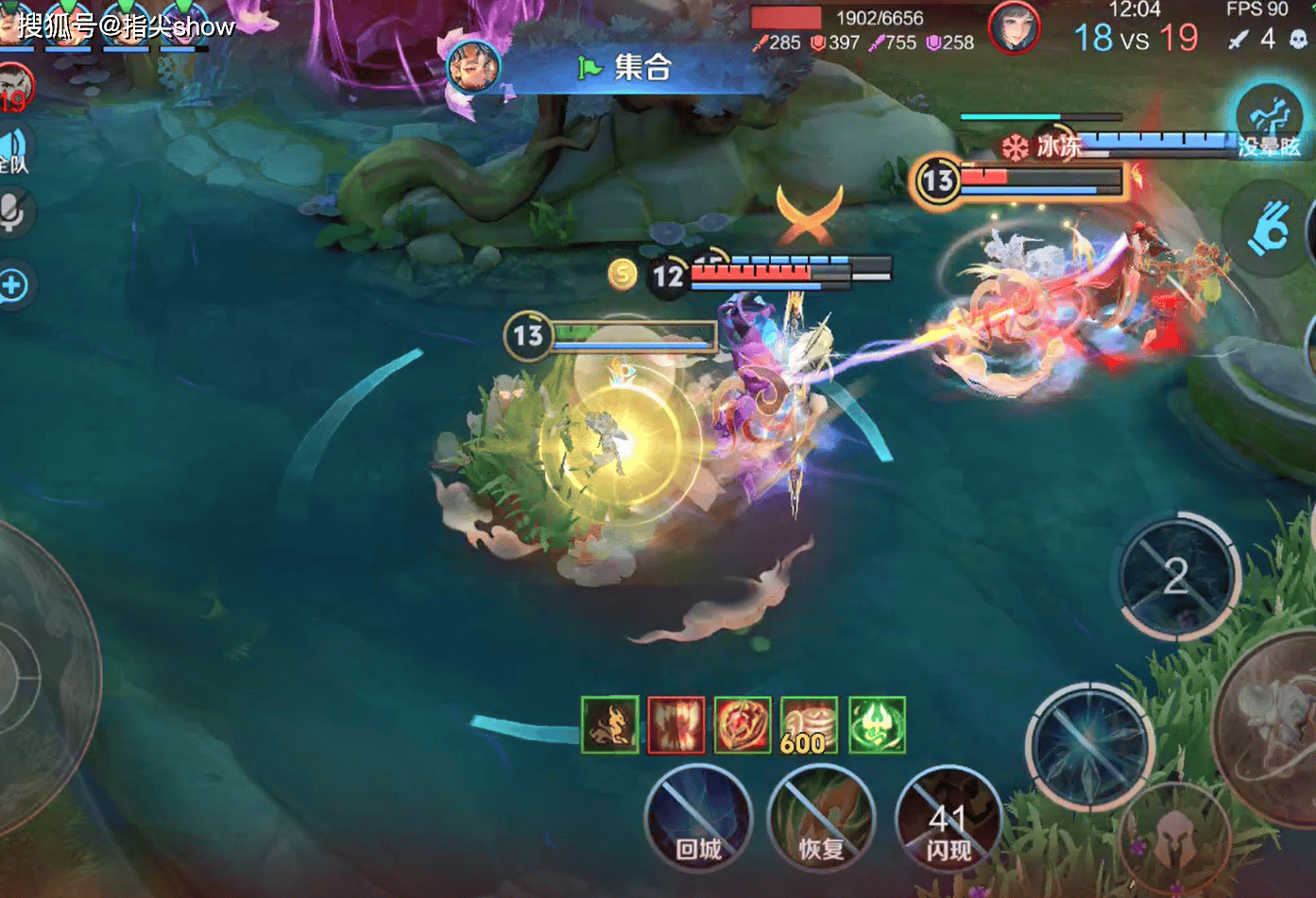
Task: Select the red claw-slash item icon
Action: coord(676,725)
